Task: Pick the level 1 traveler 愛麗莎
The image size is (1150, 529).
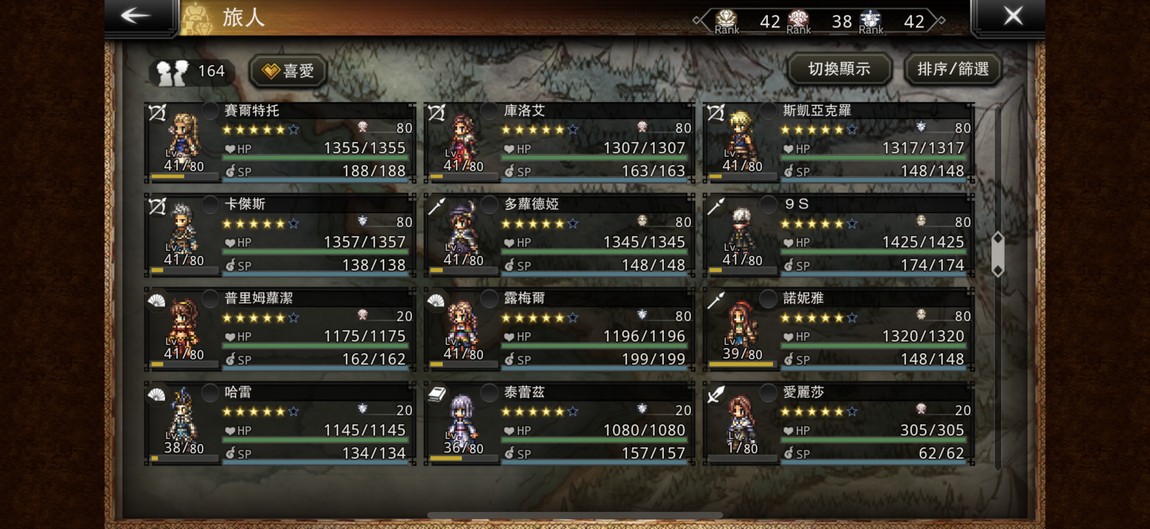Action: (838, 424)
